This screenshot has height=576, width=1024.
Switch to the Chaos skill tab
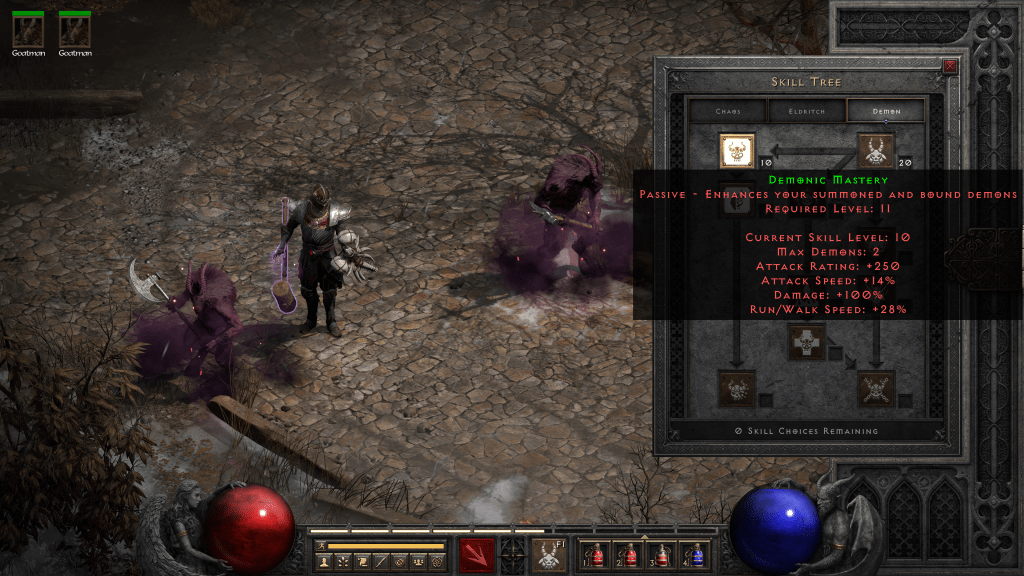[x=727, y=112]
